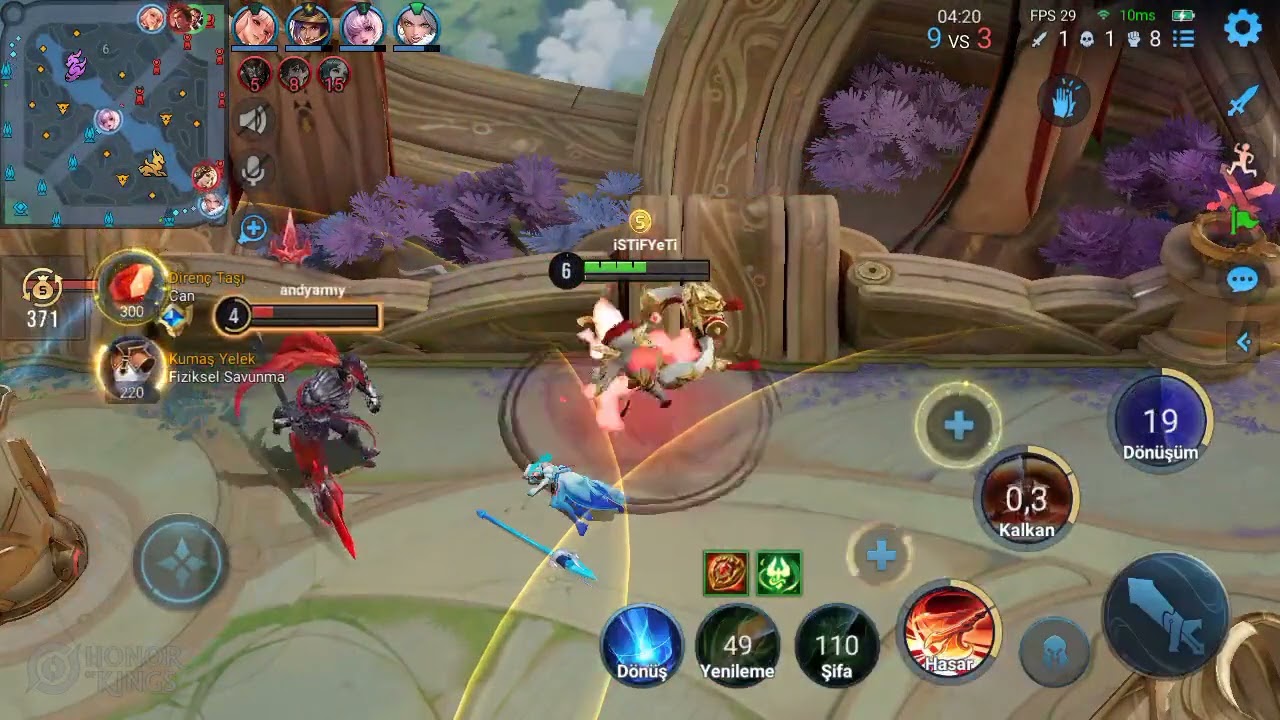Buy the Kumaş Yelek recommended item
Image resolution: width=1280 pixels, height=720 pixels.
click(x=132, y=368)
